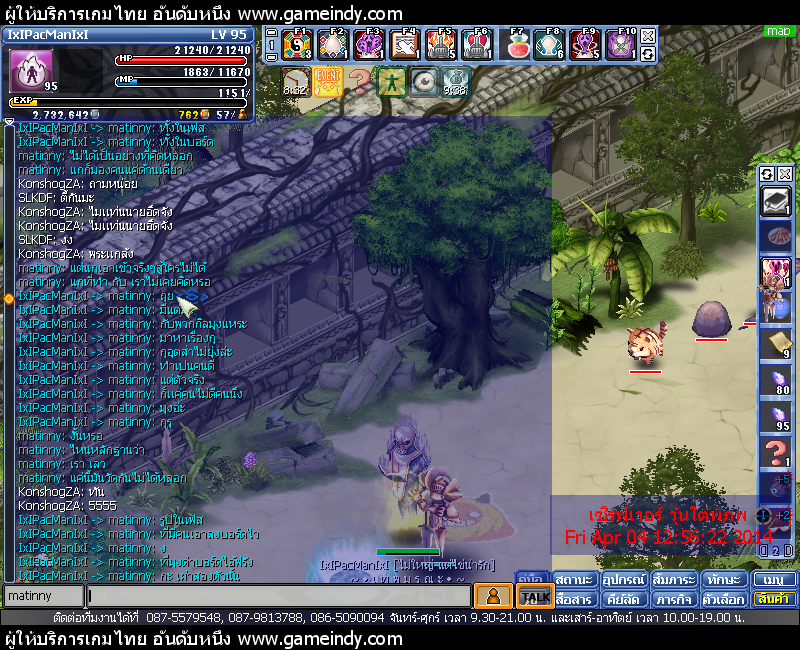Close the F-key hotbar

coord(648,36)
